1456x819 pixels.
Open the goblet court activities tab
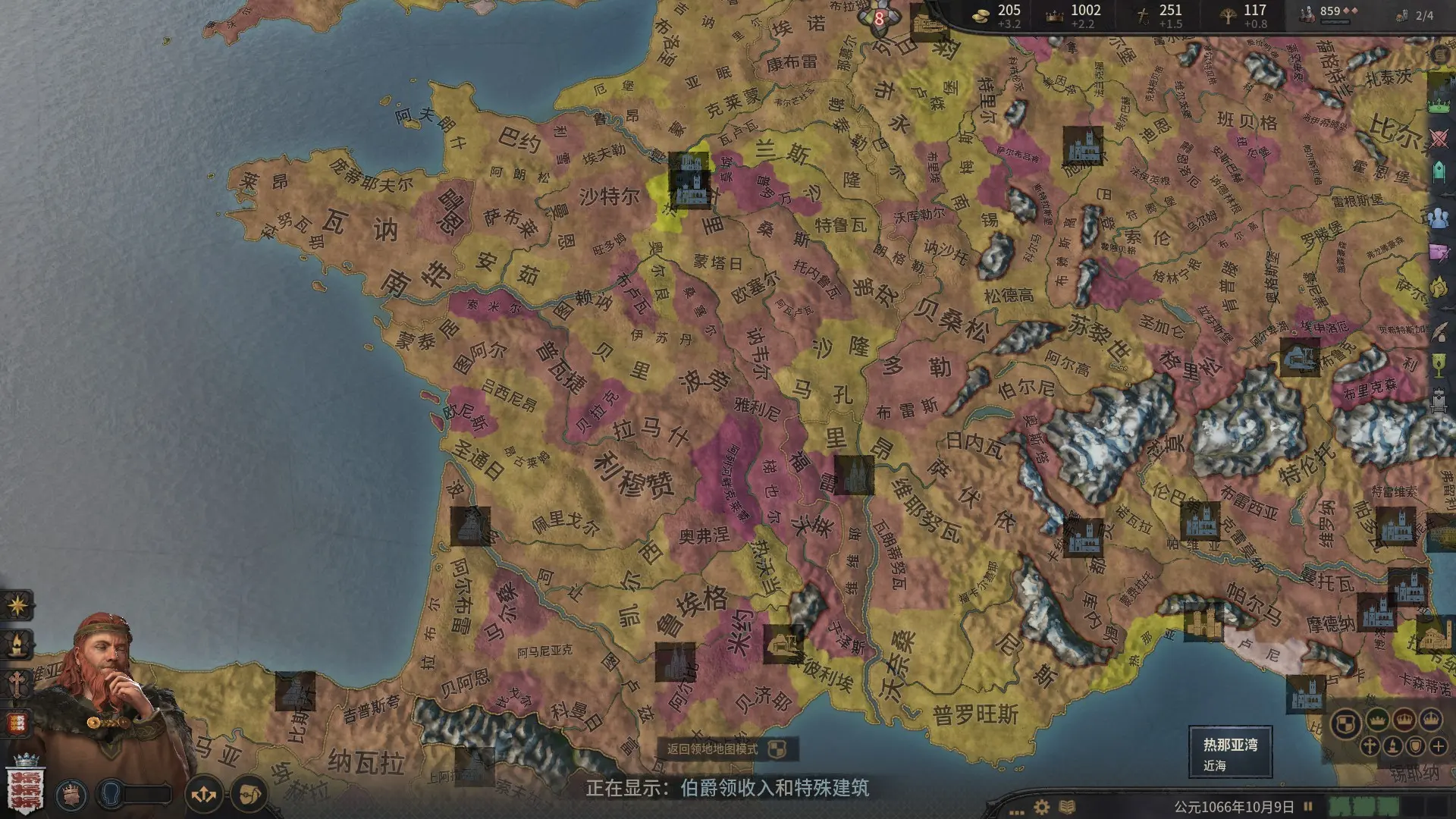[1439, 366]
